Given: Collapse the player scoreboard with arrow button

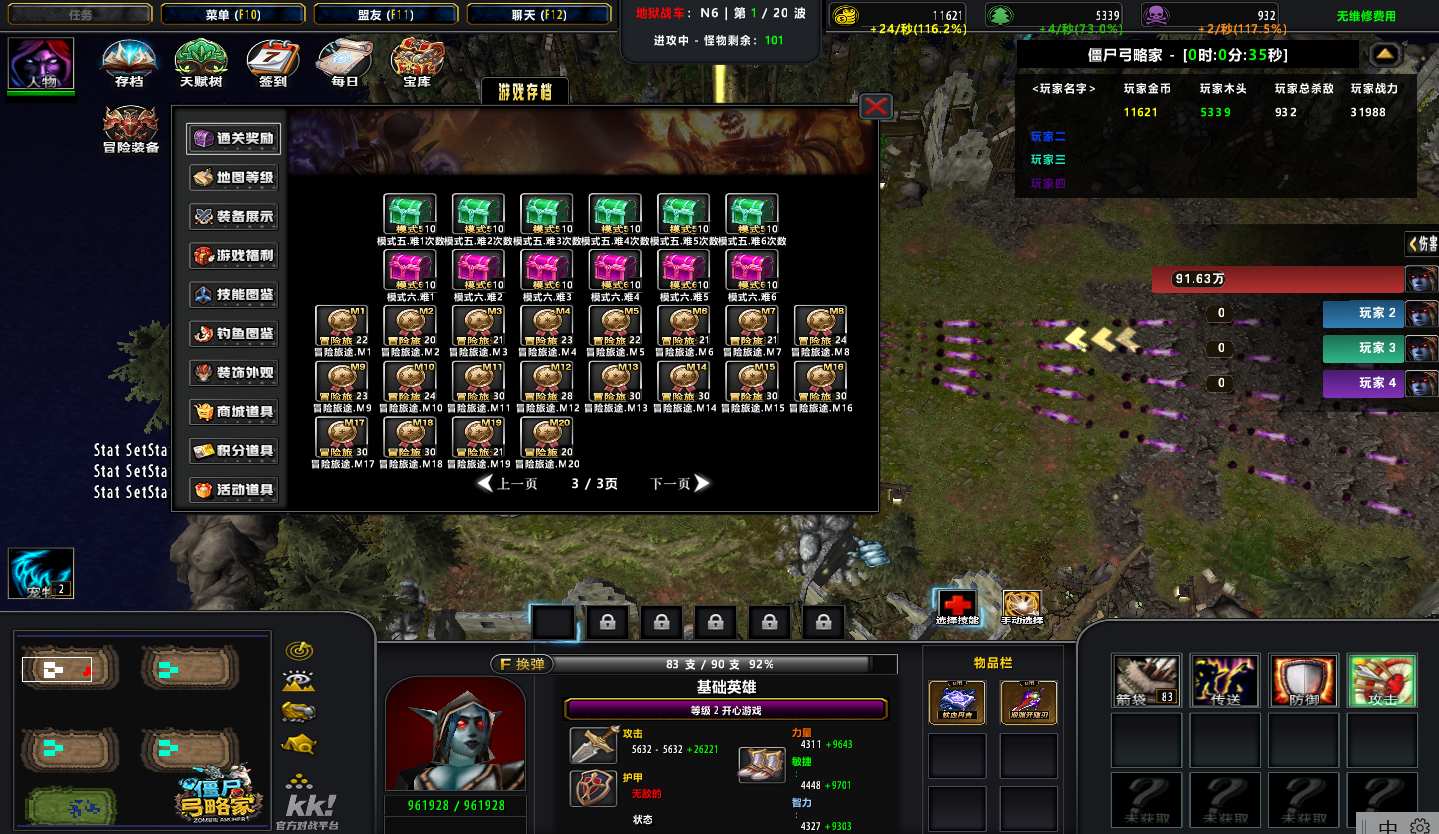Looking at the screenshot, I should (x=1384, y=54).
